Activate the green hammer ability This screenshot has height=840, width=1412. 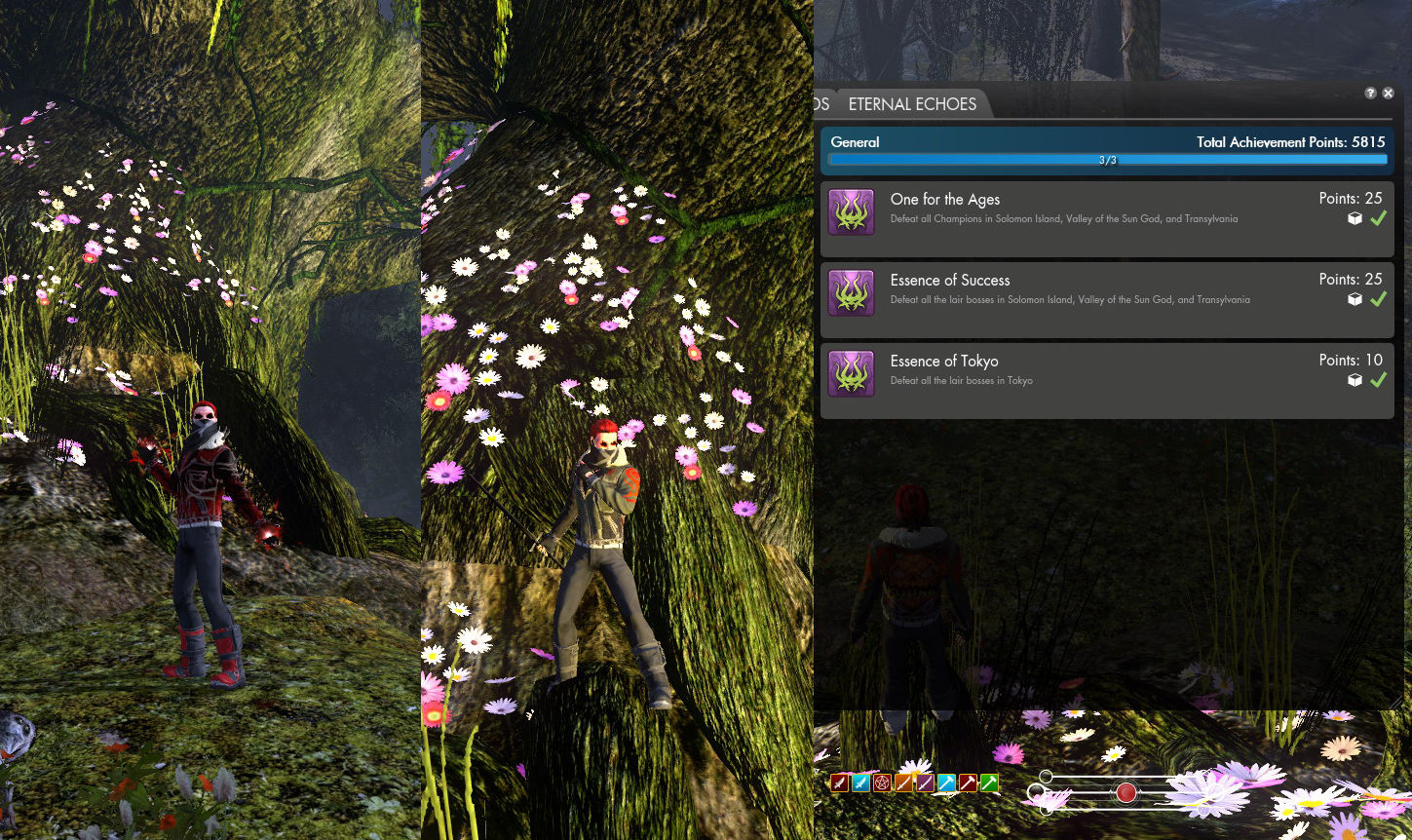pyautogui.click(x=989, y=783)
